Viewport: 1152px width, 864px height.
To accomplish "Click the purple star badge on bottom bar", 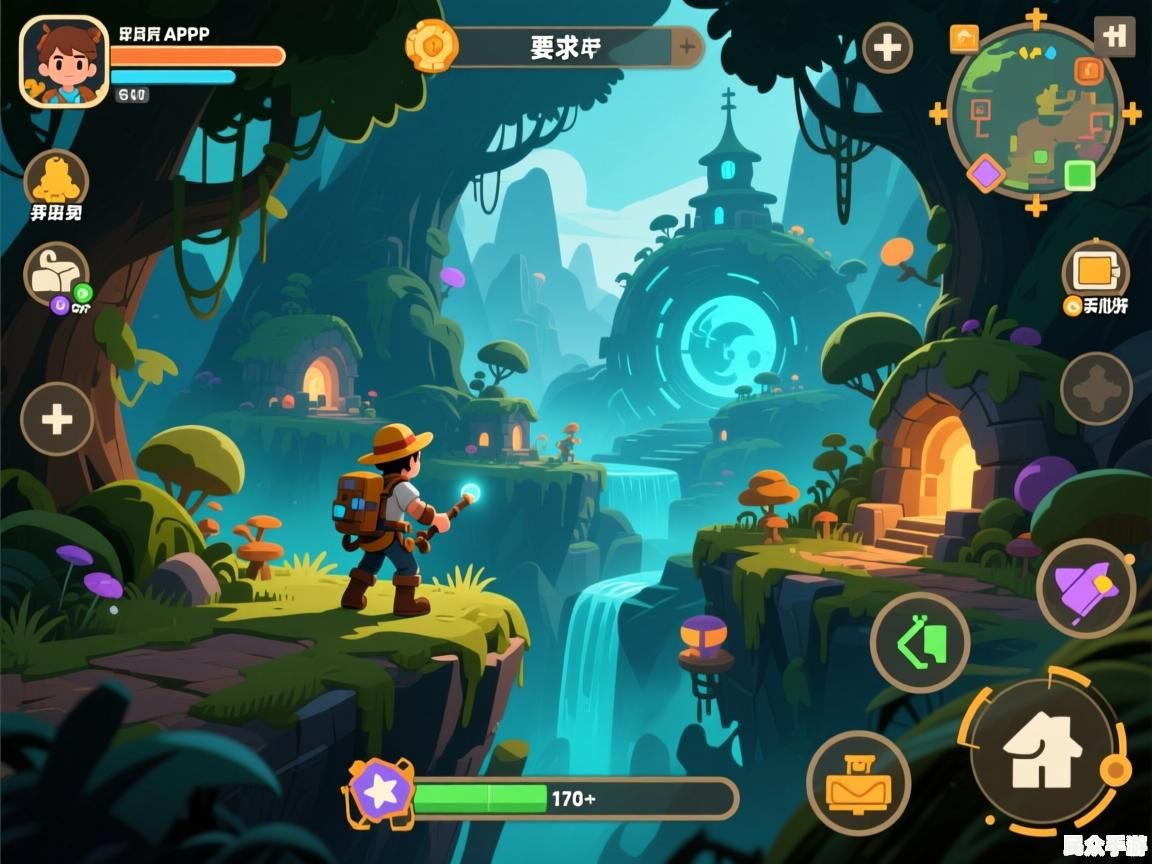I will click(x=380, y=792).
